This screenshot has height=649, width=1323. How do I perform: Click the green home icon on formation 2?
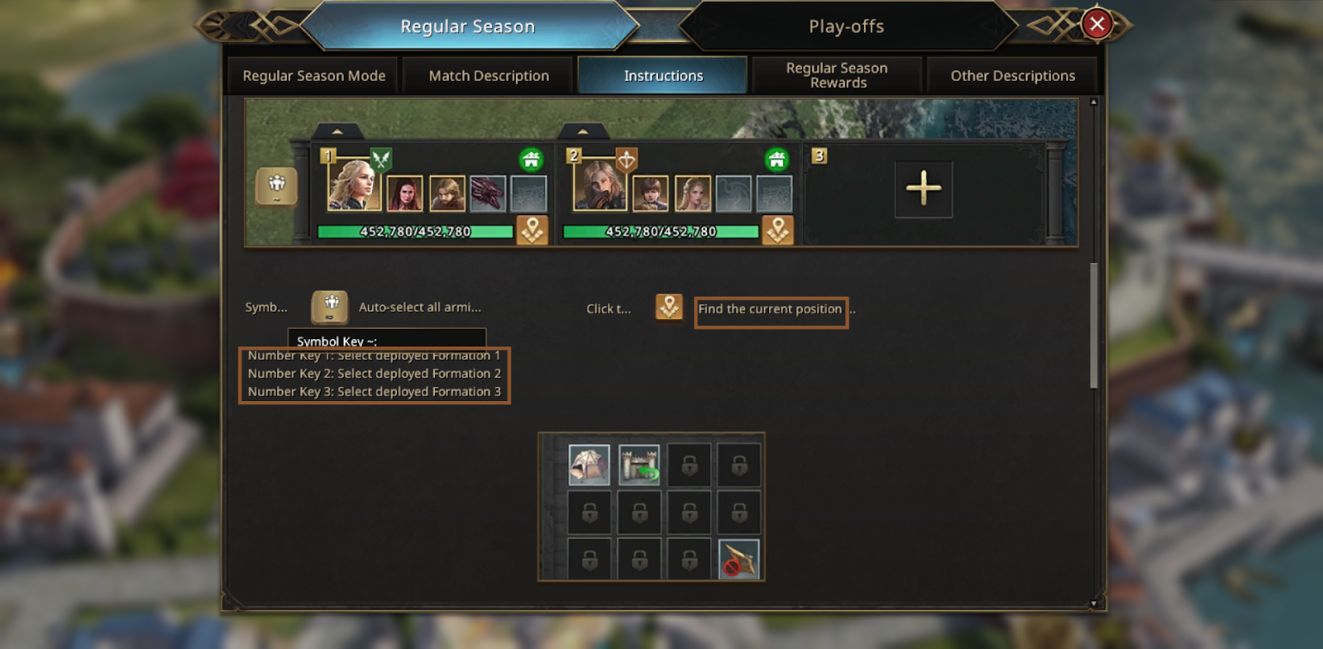tap(776, 159)
